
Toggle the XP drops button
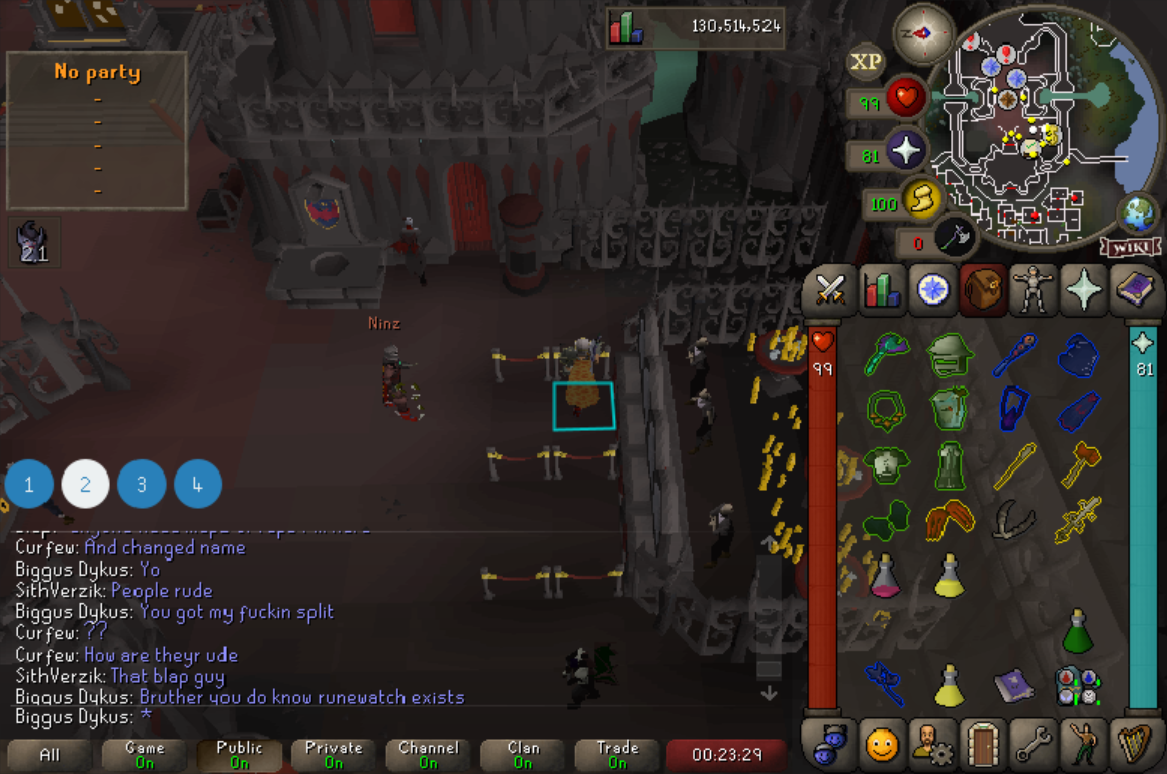point(866,62)
